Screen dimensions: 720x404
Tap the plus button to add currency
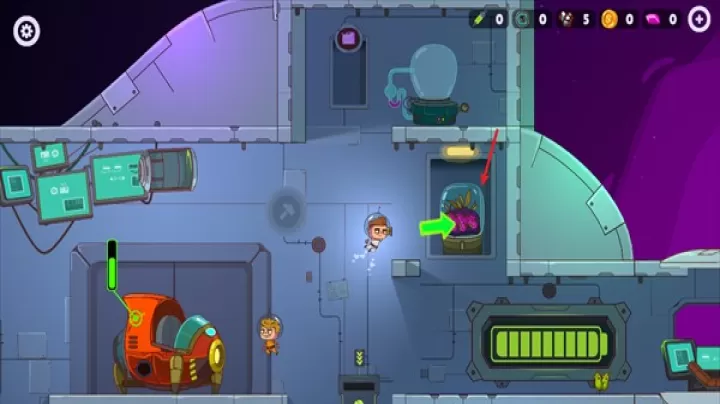[698, 19]
